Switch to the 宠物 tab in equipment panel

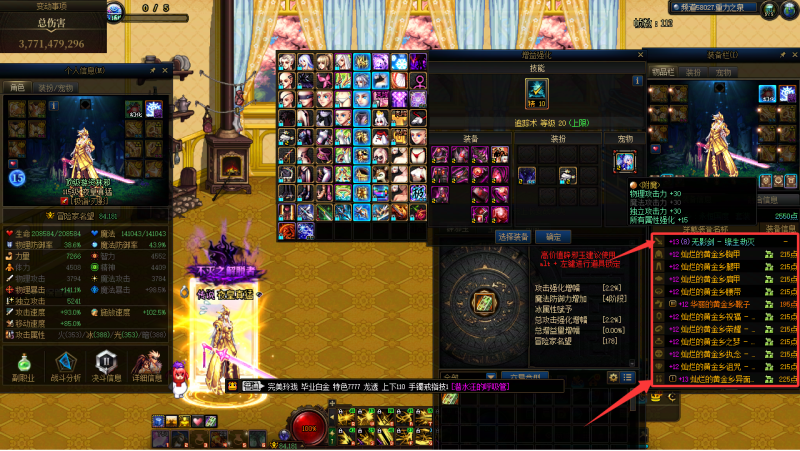(722, 72)
